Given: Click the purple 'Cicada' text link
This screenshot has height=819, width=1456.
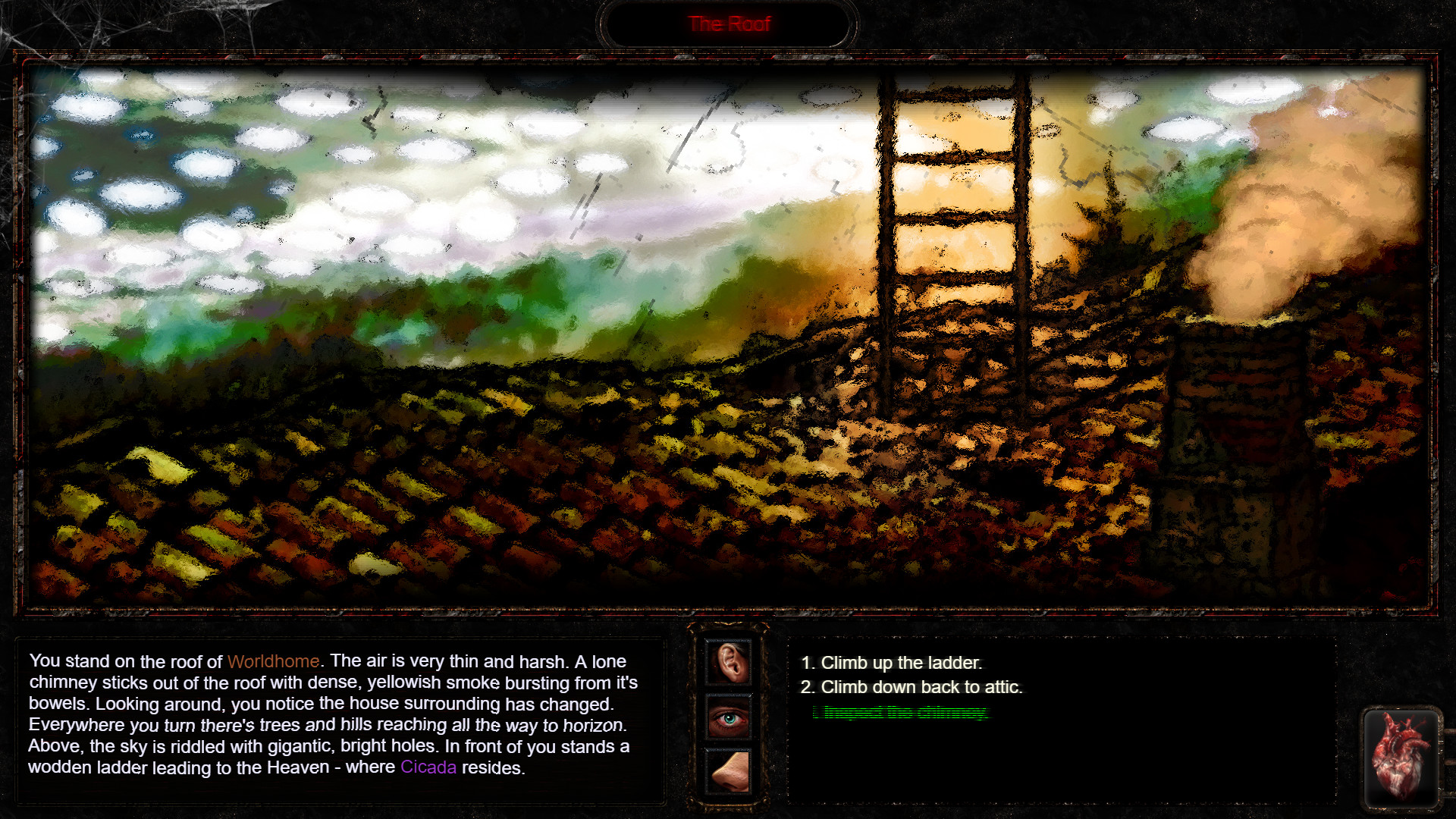Looking at the screenshot, I should (428, 767).
